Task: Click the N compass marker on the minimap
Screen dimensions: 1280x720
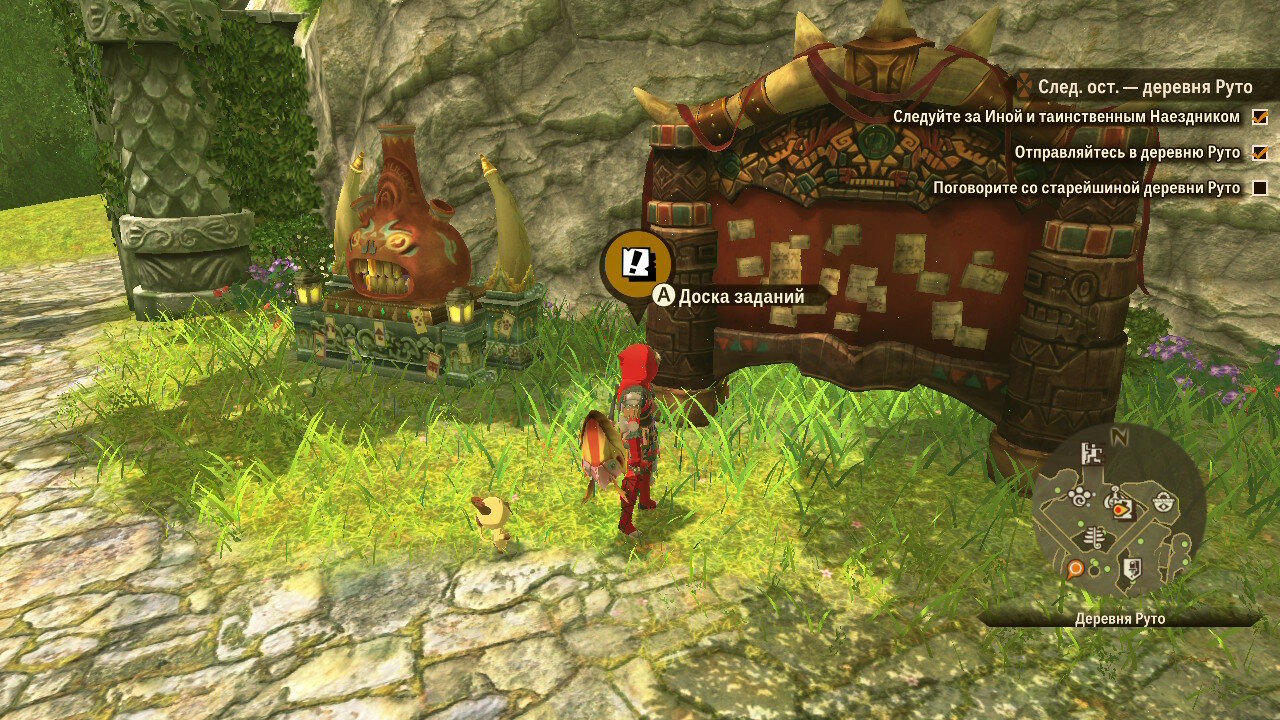Action: (1120, 437)
